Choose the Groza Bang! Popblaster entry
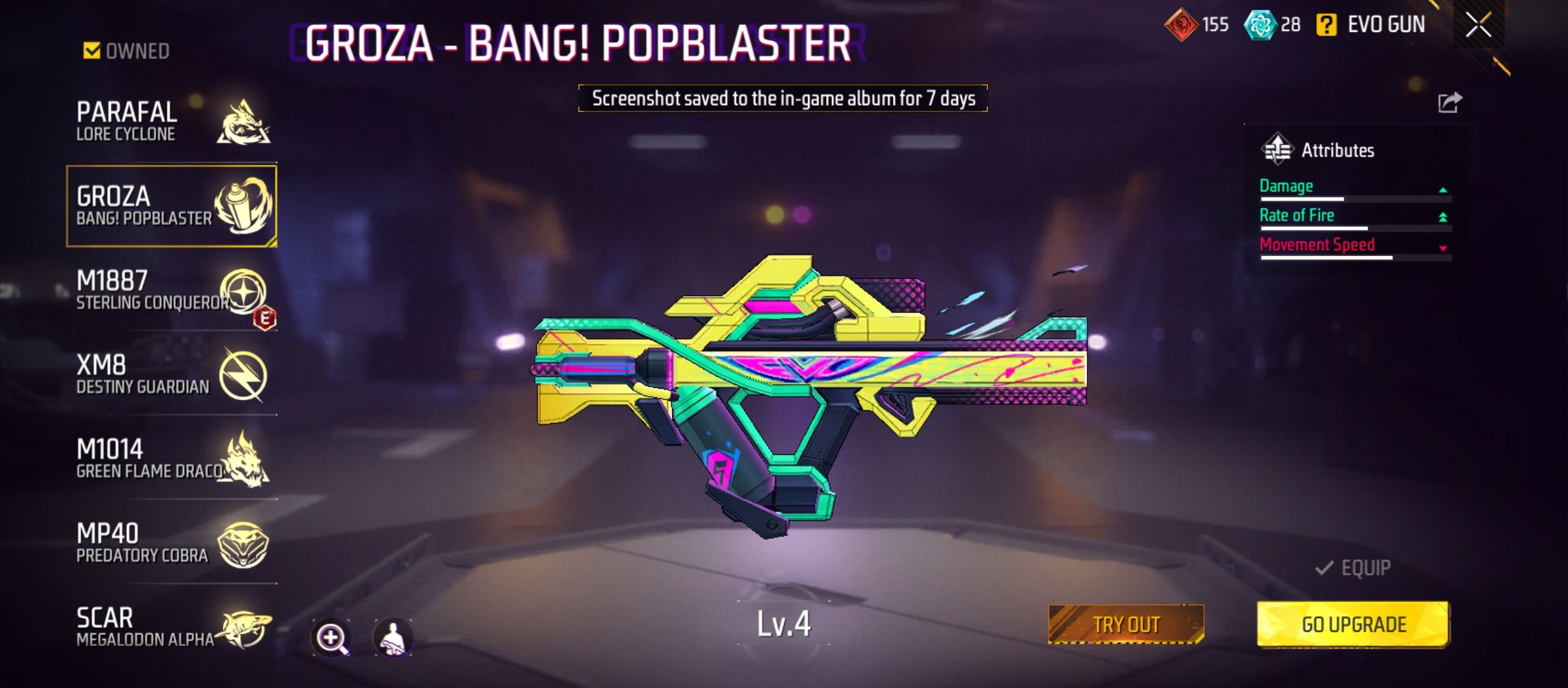This screenshot has width=1568, height=688. pyautogui.click(x=171, y=206)
